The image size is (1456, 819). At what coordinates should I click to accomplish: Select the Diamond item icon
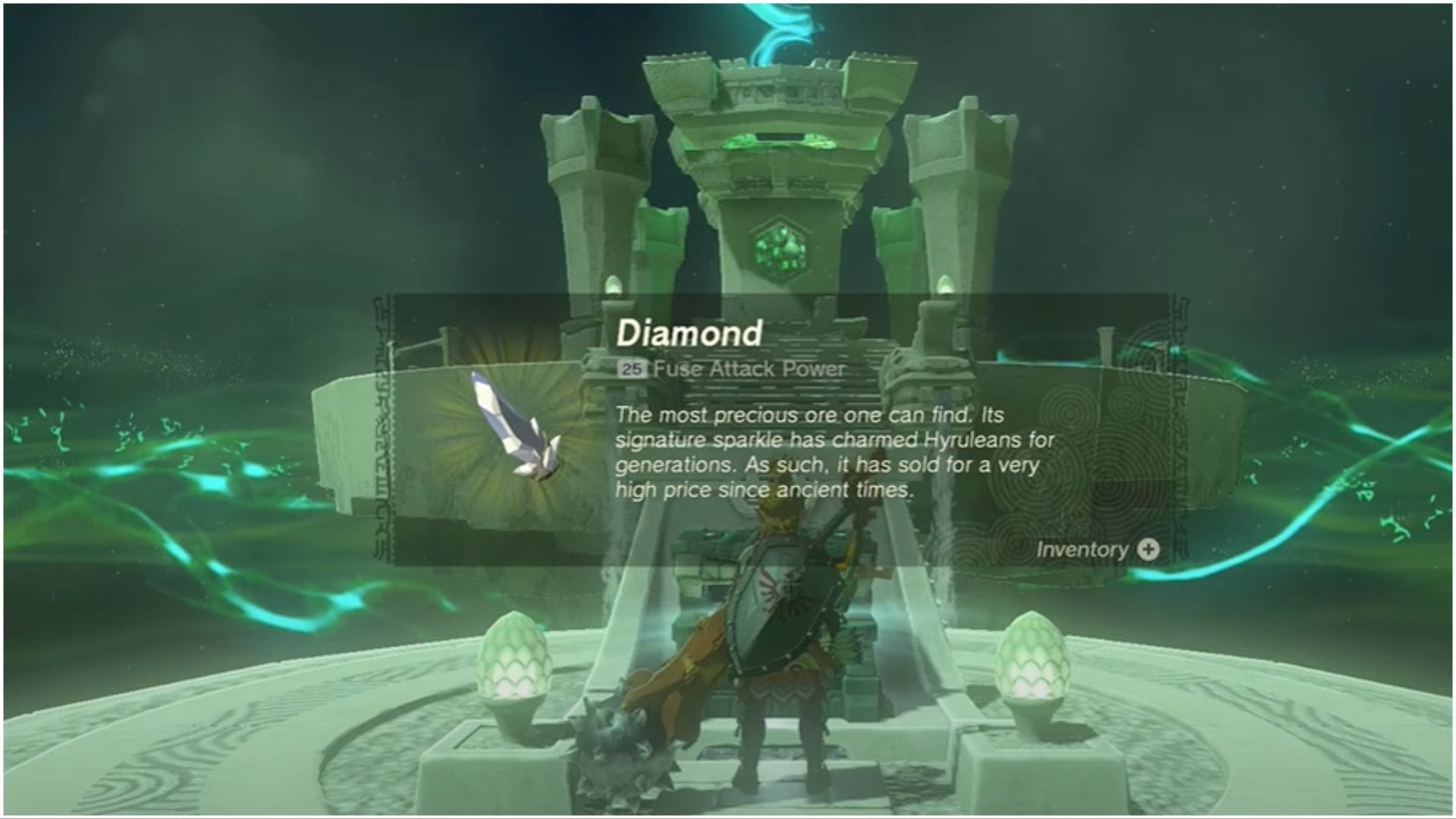pos(514,427)
